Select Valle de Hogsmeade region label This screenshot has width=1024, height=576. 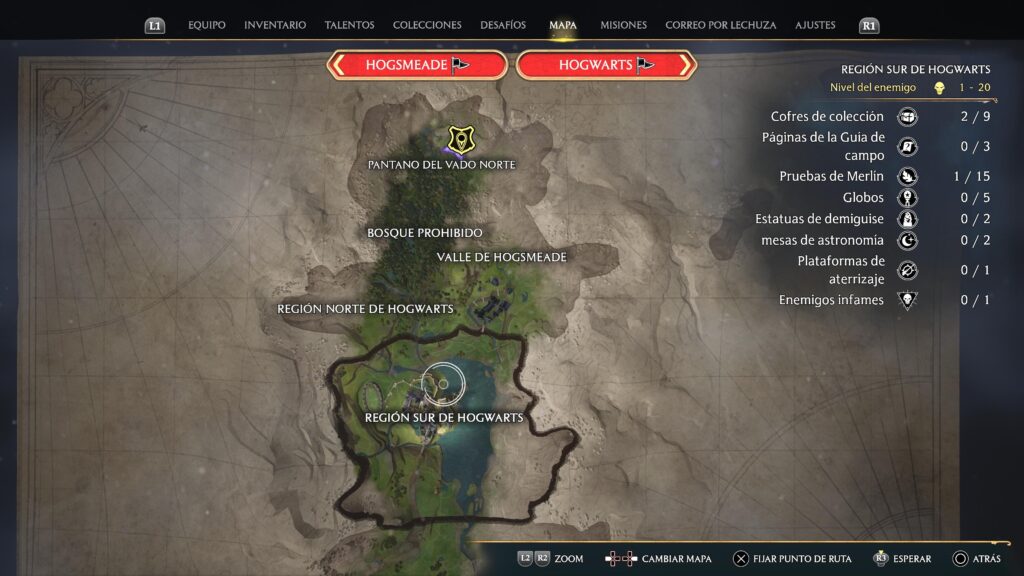(x=501, y=258)
